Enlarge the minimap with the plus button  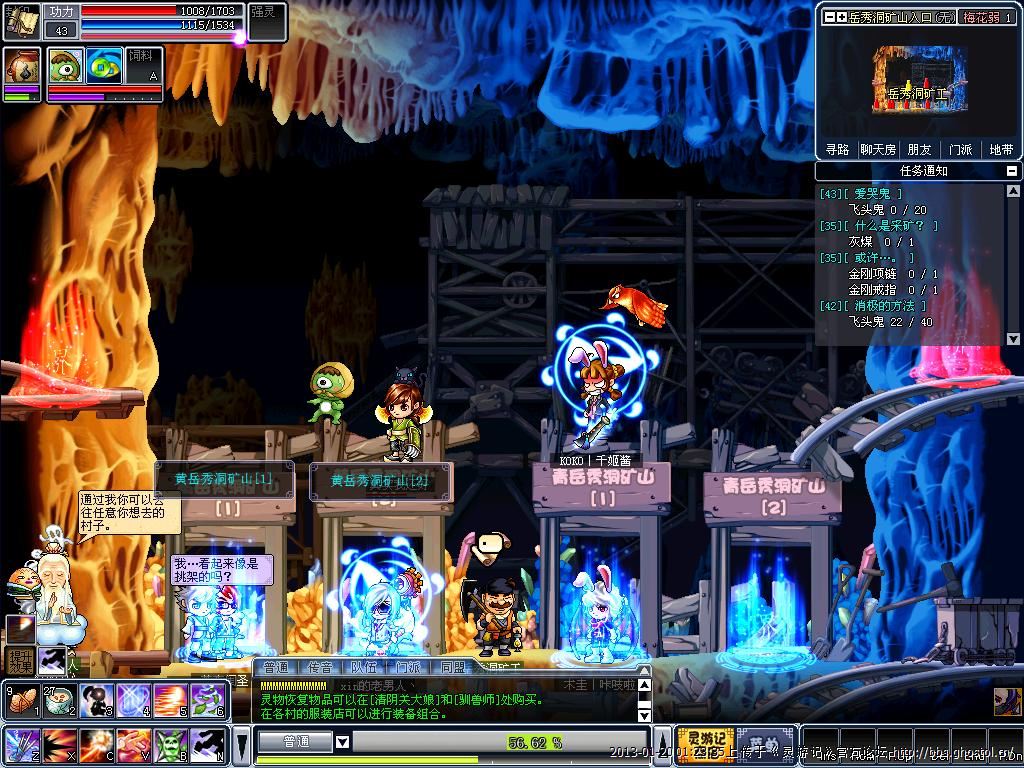coord(842,17)
